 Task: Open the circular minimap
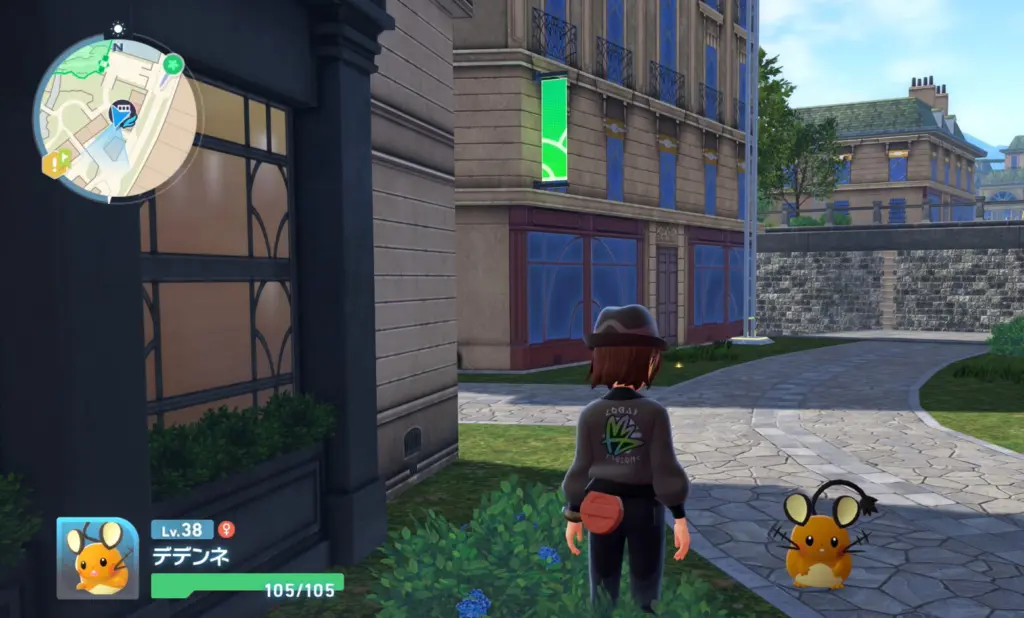pos(117,118)
